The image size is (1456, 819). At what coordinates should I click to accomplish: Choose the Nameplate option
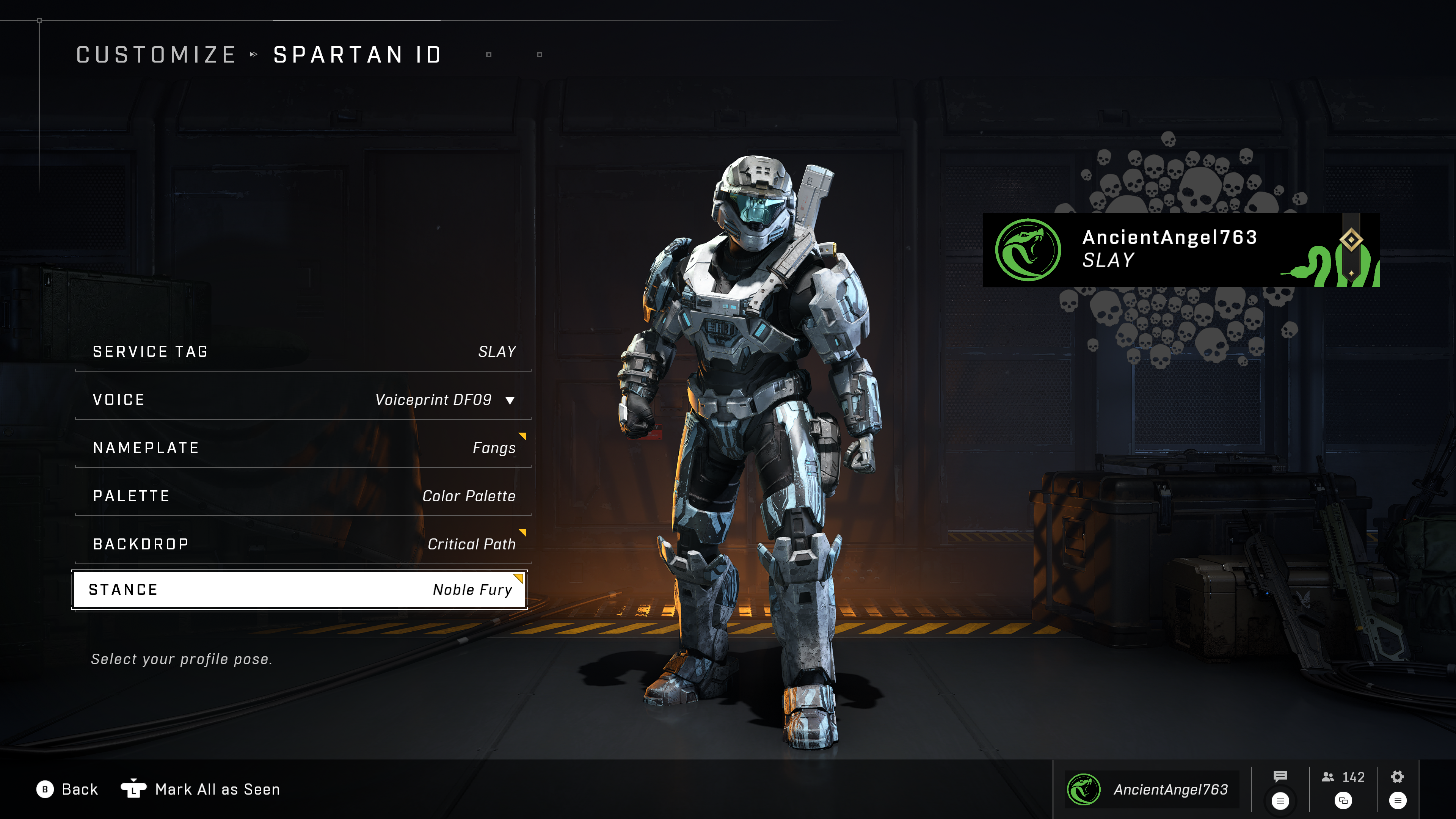[x=303, y=448]
